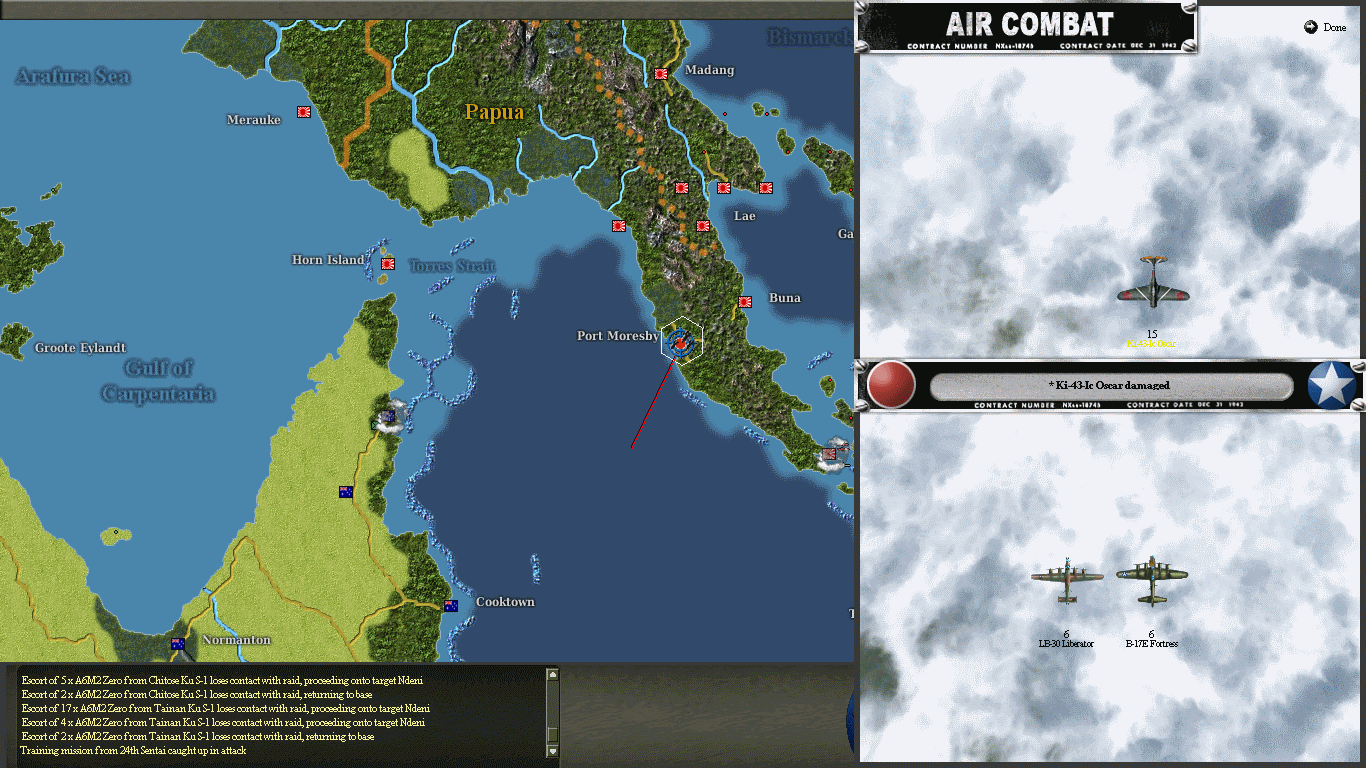Select the Japanese base flag at Buna
The image size is (1366, 768).
pyautogui.click(x=745, y=301)
